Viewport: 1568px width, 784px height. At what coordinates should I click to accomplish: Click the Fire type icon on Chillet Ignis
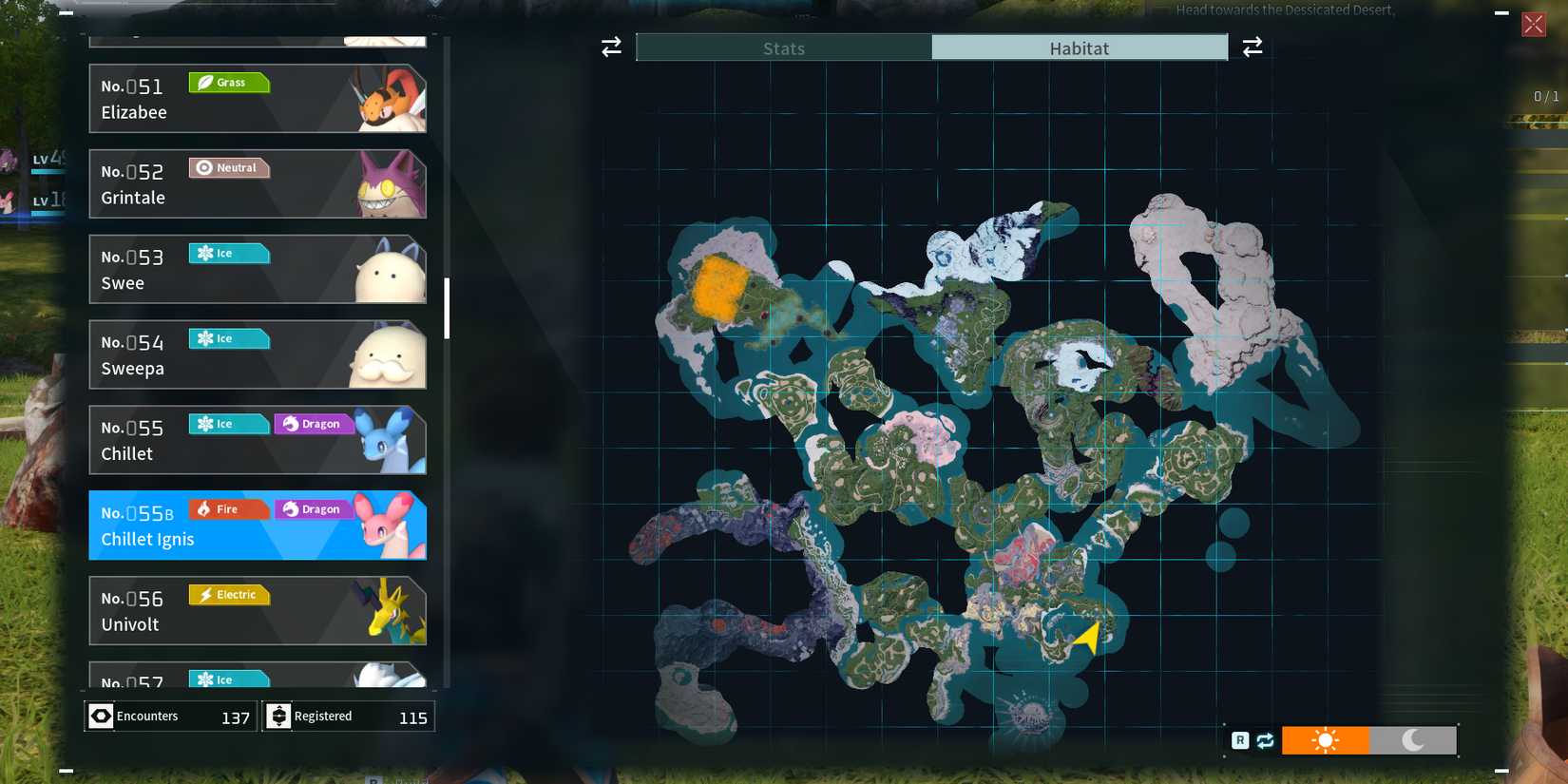tap(228, 508)
